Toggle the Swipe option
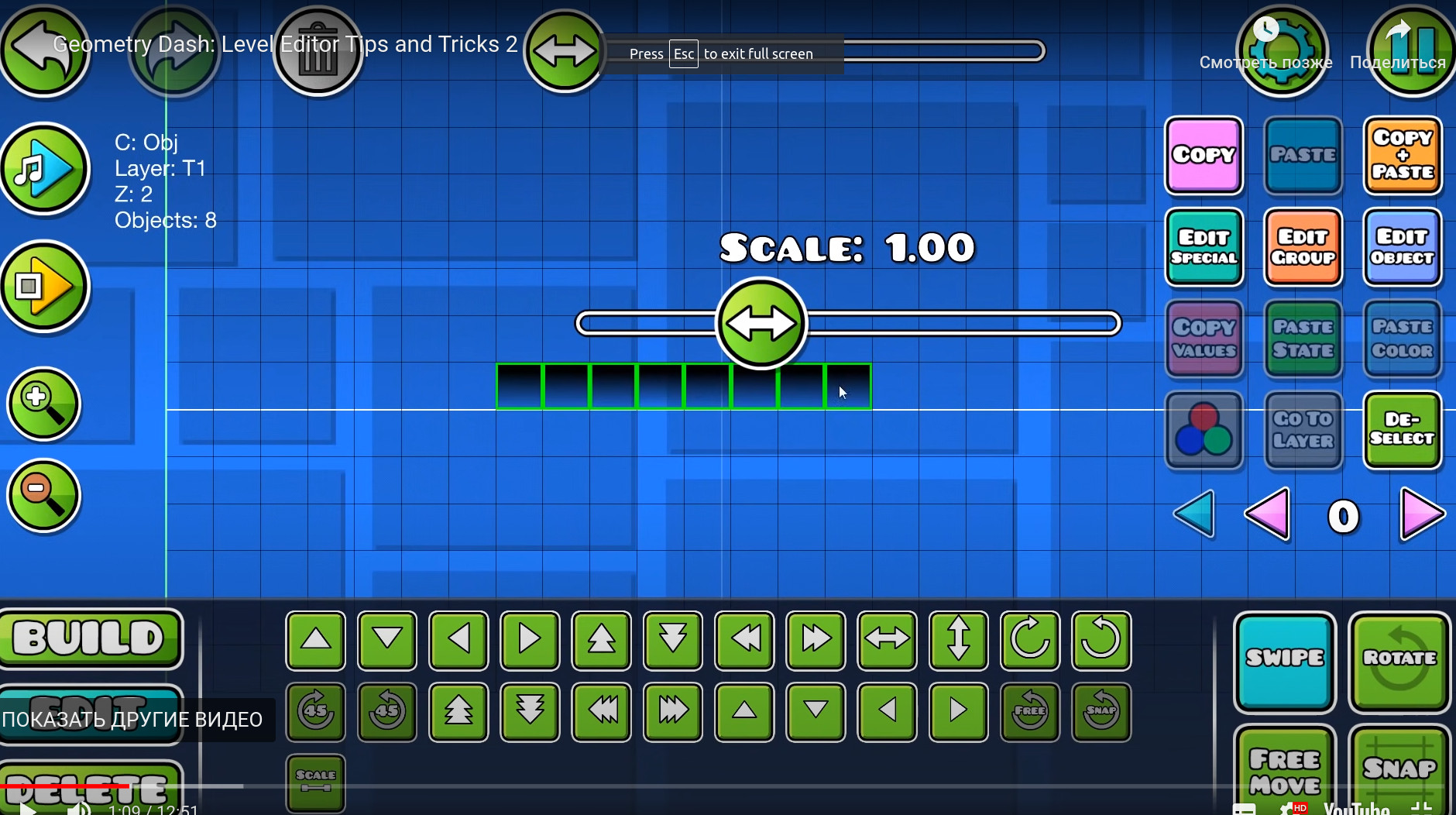This screenshot has width=1456, height=815. 1284,660
